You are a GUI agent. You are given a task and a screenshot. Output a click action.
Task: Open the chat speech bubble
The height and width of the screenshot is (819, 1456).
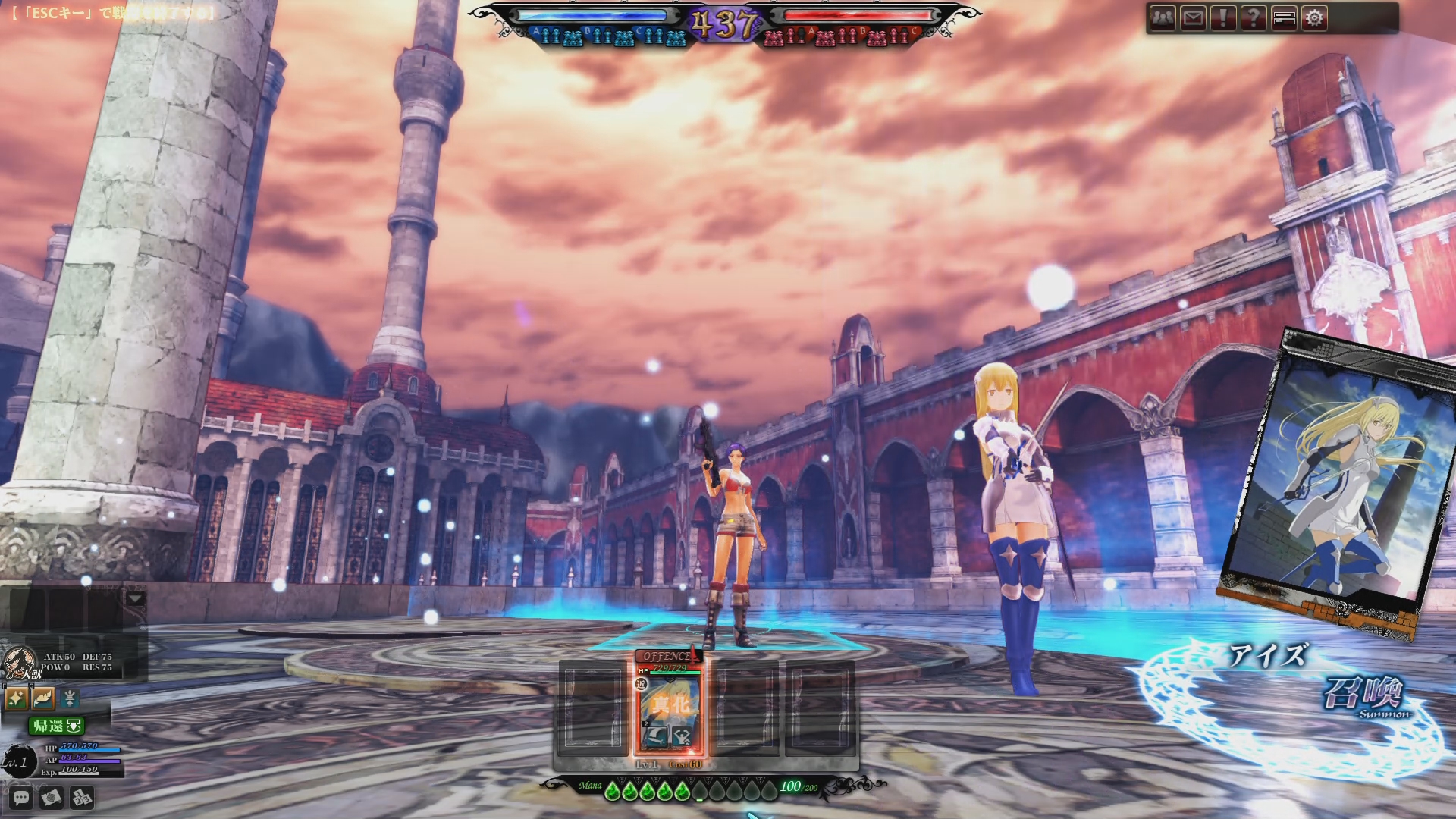20,798
